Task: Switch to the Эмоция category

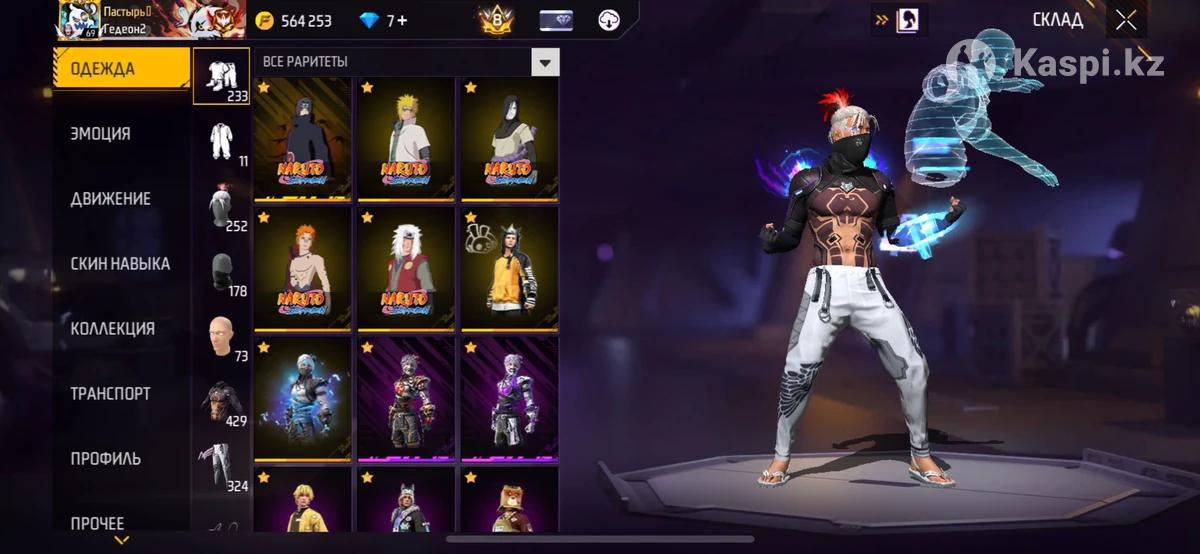Action: pyautogui.click(x=100, y=134)
